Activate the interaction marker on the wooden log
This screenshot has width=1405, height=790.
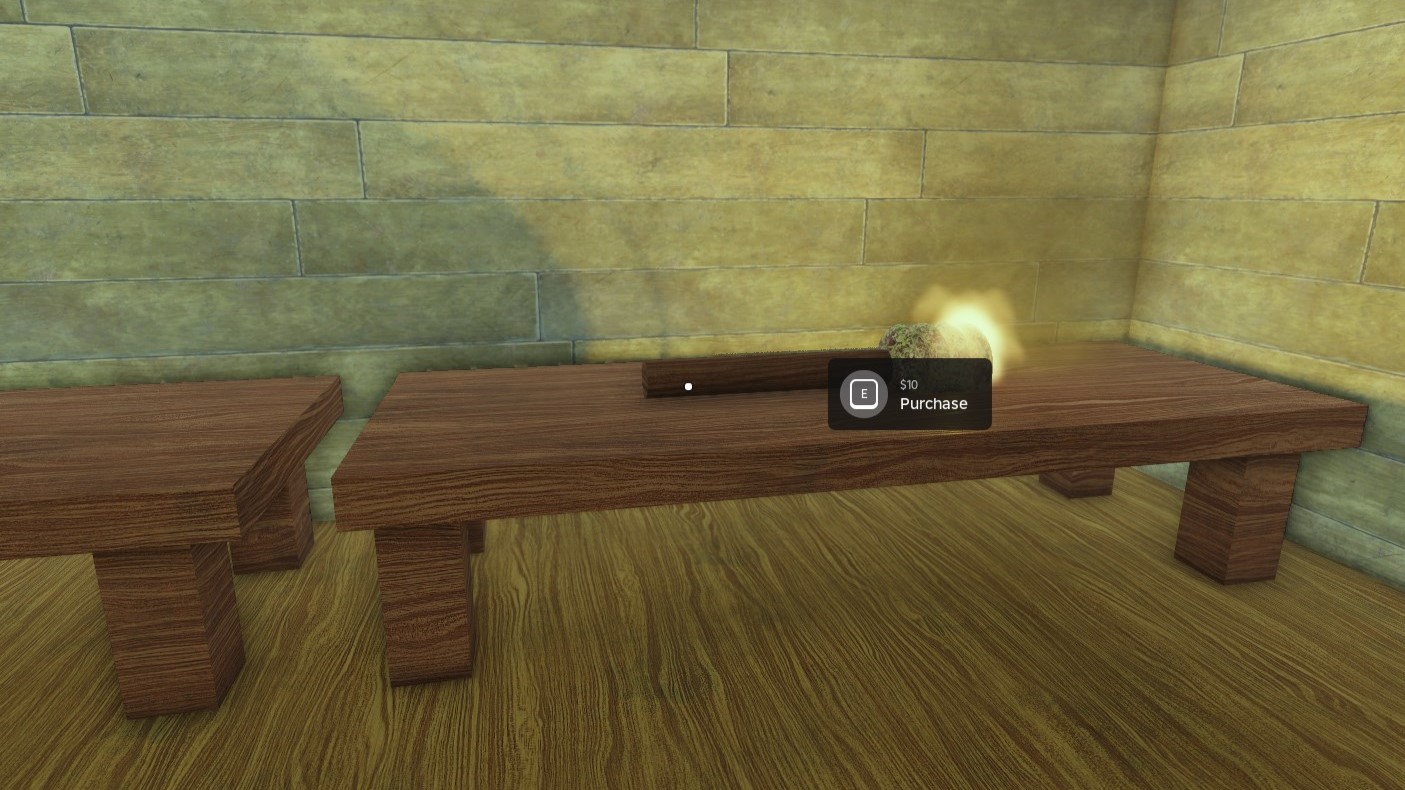click(x=688, y=386)
